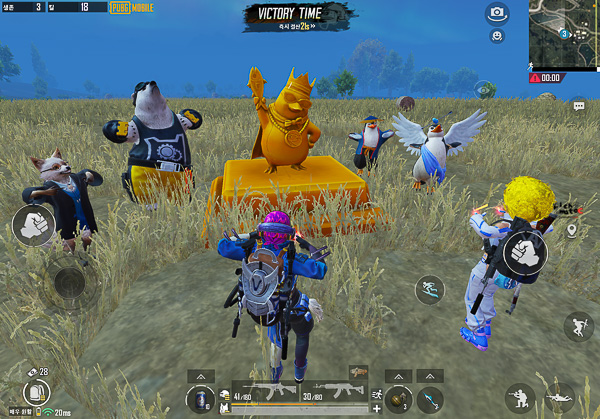
Task: Select the second rifle weapon slot
Action: point(327,393)
